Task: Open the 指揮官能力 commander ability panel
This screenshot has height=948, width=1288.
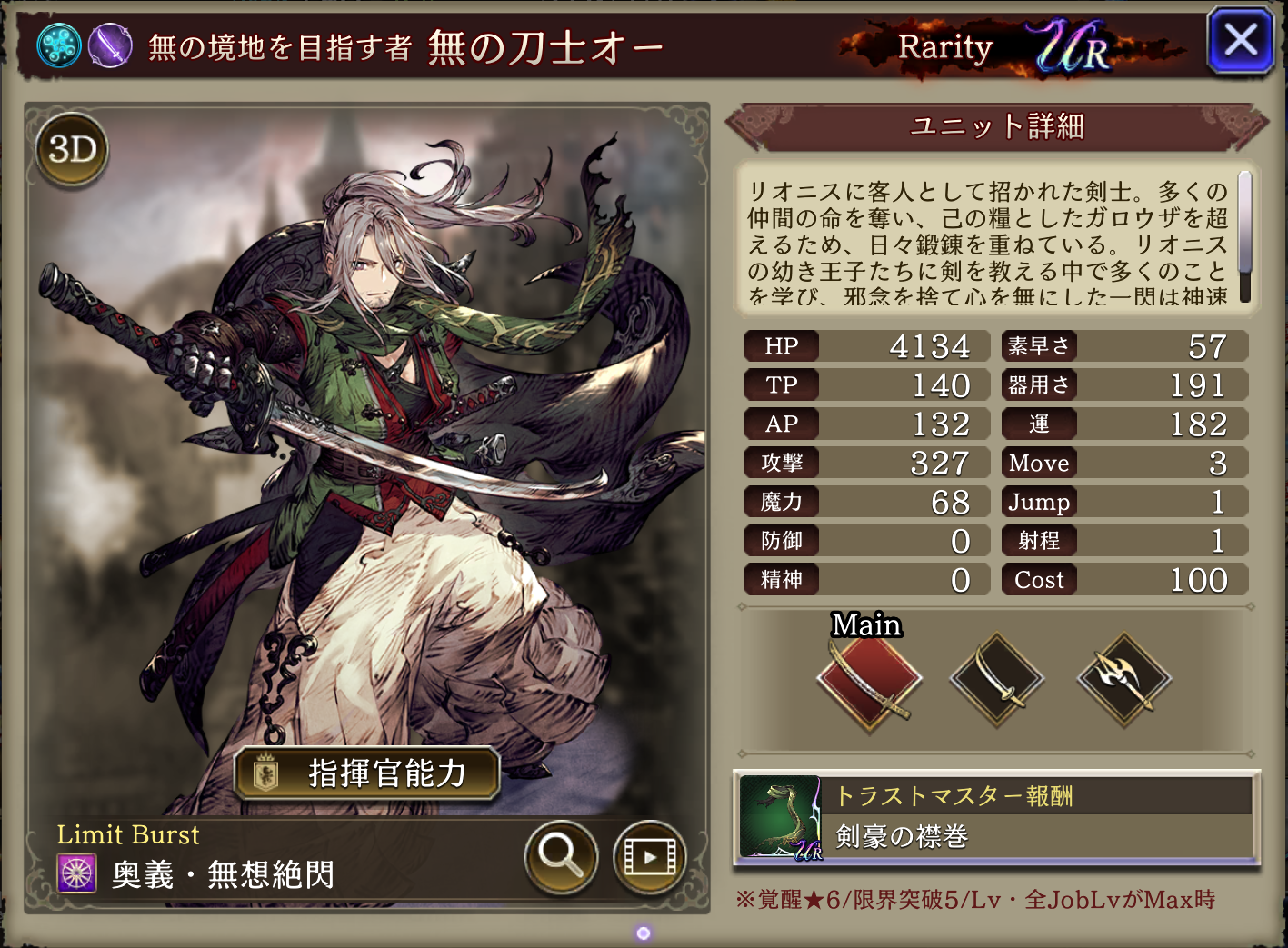Action: (x=367, y=773)
